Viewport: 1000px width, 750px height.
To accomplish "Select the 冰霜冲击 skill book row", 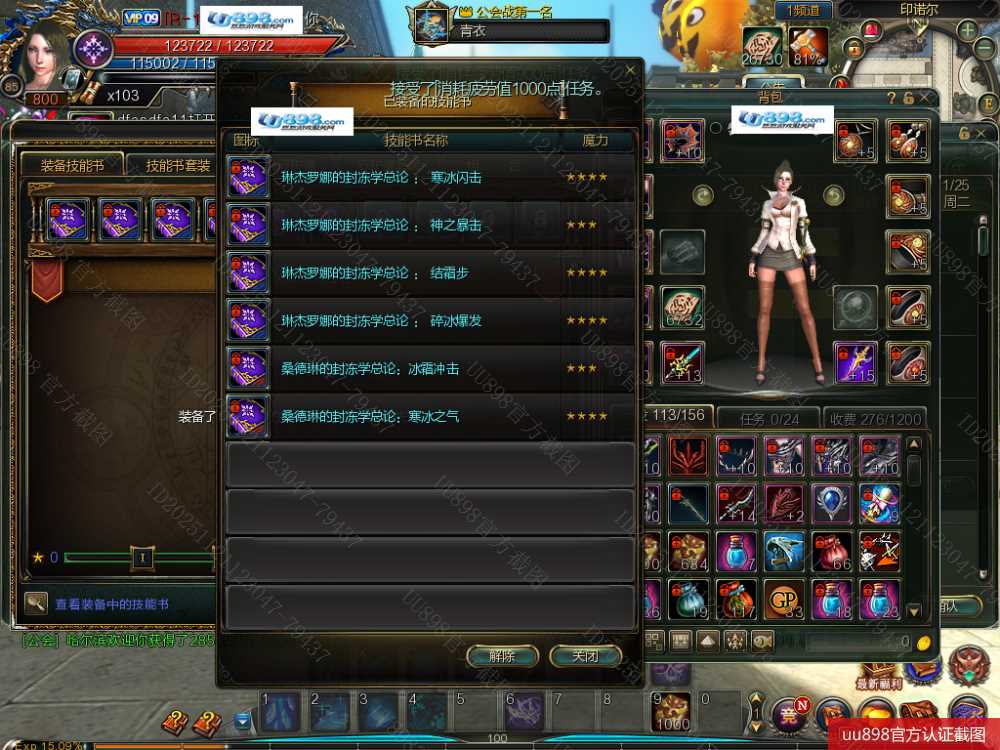I will [430, 368].
